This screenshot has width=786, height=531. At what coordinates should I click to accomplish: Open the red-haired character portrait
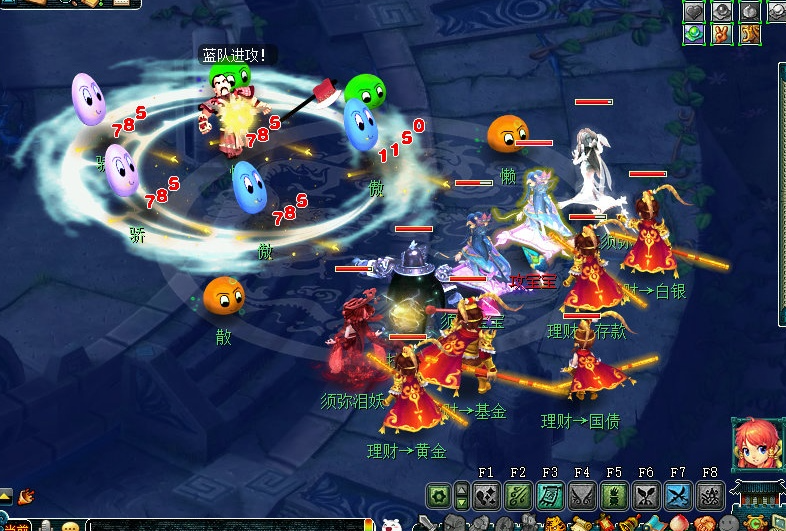(x=751, y=446)
